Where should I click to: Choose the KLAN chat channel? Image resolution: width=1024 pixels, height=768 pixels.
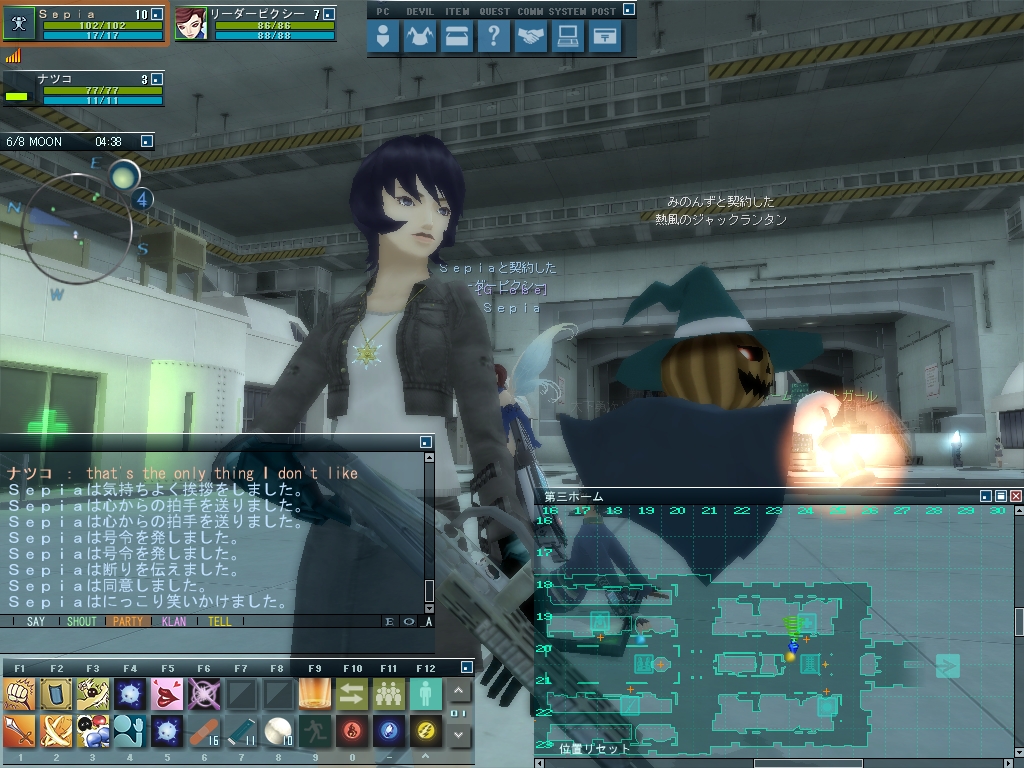[173, 622]
